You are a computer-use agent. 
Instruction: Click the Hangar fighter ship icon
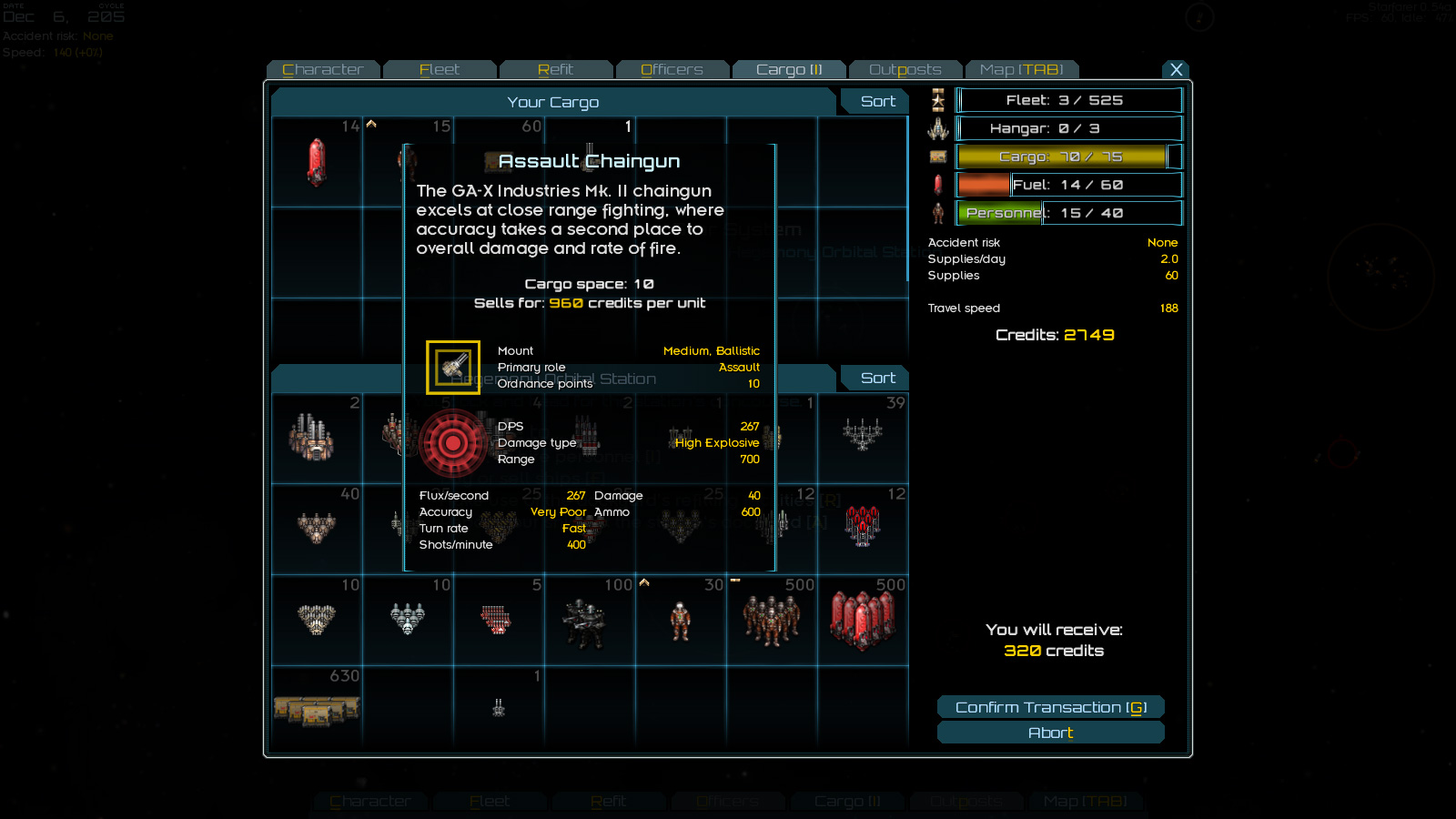pos(936,127)
